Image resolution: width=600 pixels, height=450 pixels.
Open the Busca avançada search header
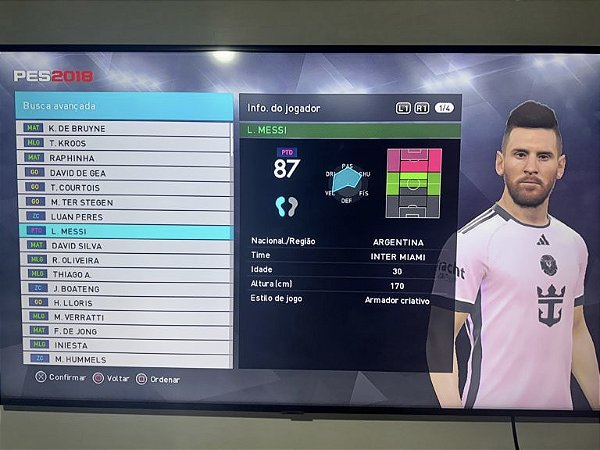coord(124,105)
